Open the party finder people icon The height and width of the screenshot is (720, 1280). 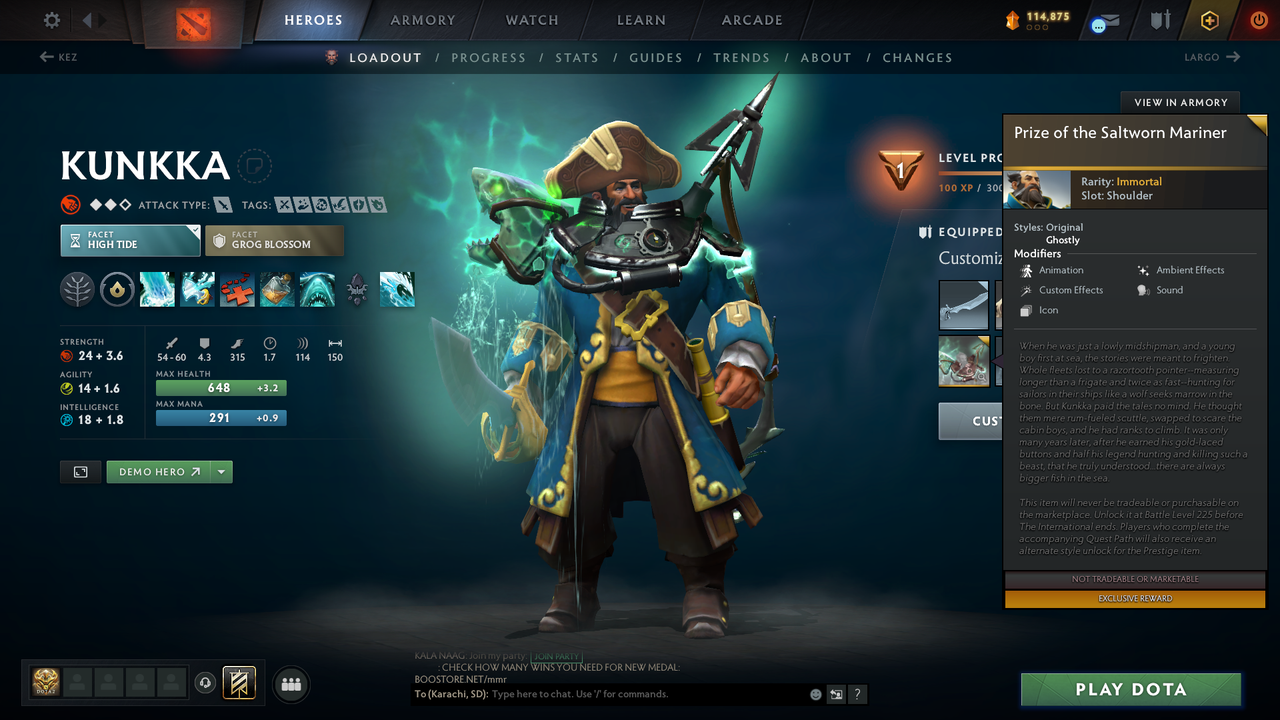(290, 684)
